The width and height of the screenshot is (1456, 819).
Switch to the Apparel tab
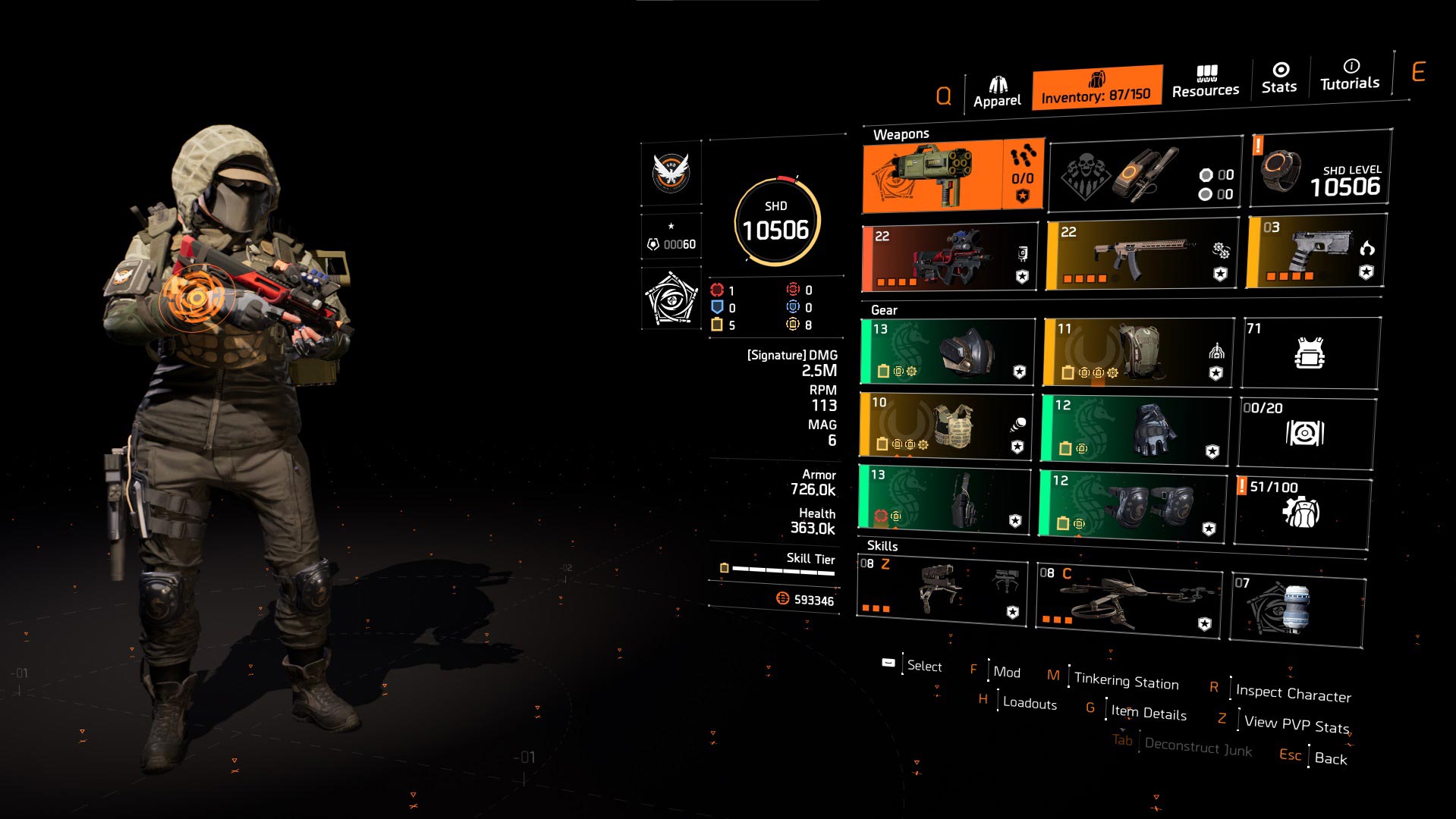click(997, 92)
